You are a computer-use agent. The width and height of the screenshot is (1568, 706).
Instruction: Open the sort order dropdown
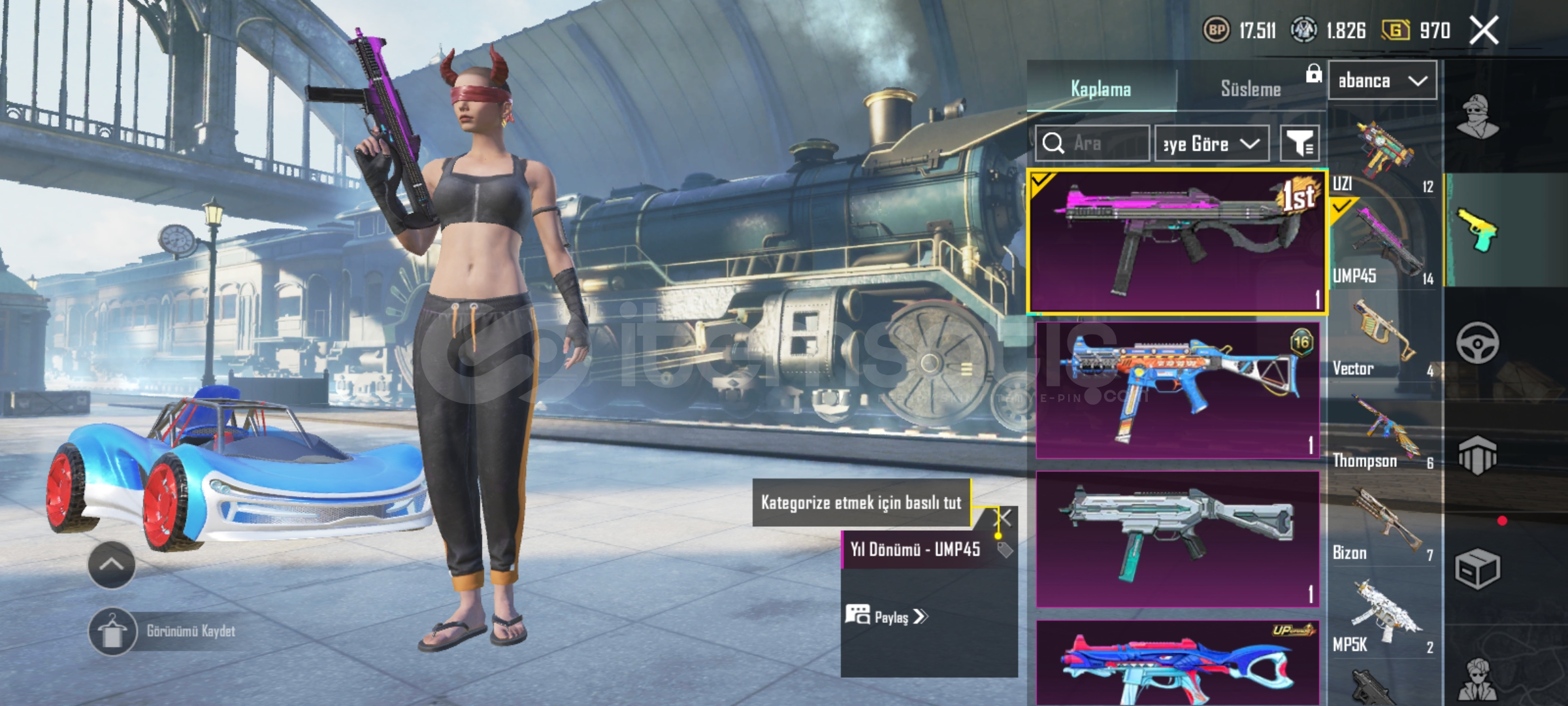tap(1211, 143)
